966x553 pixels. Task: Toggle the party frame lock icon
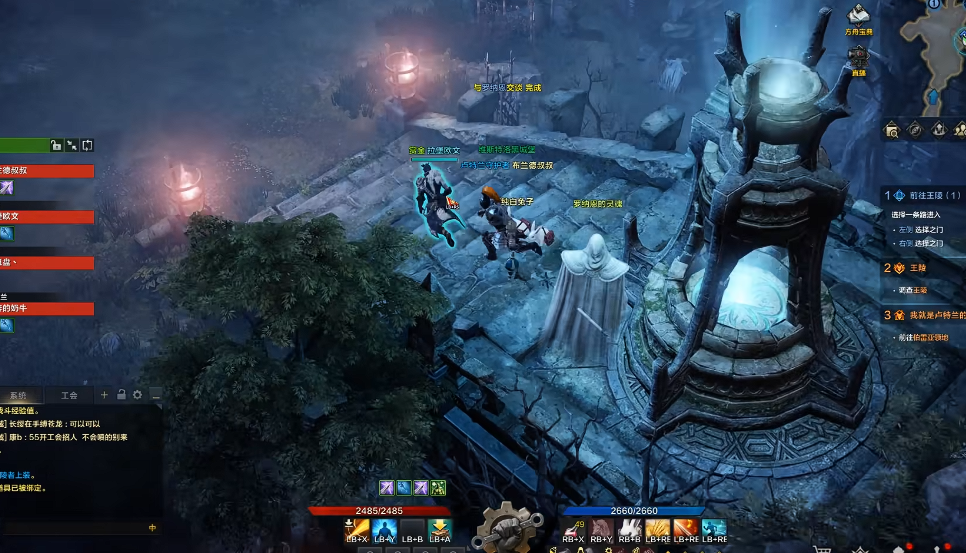coord(56,145)
